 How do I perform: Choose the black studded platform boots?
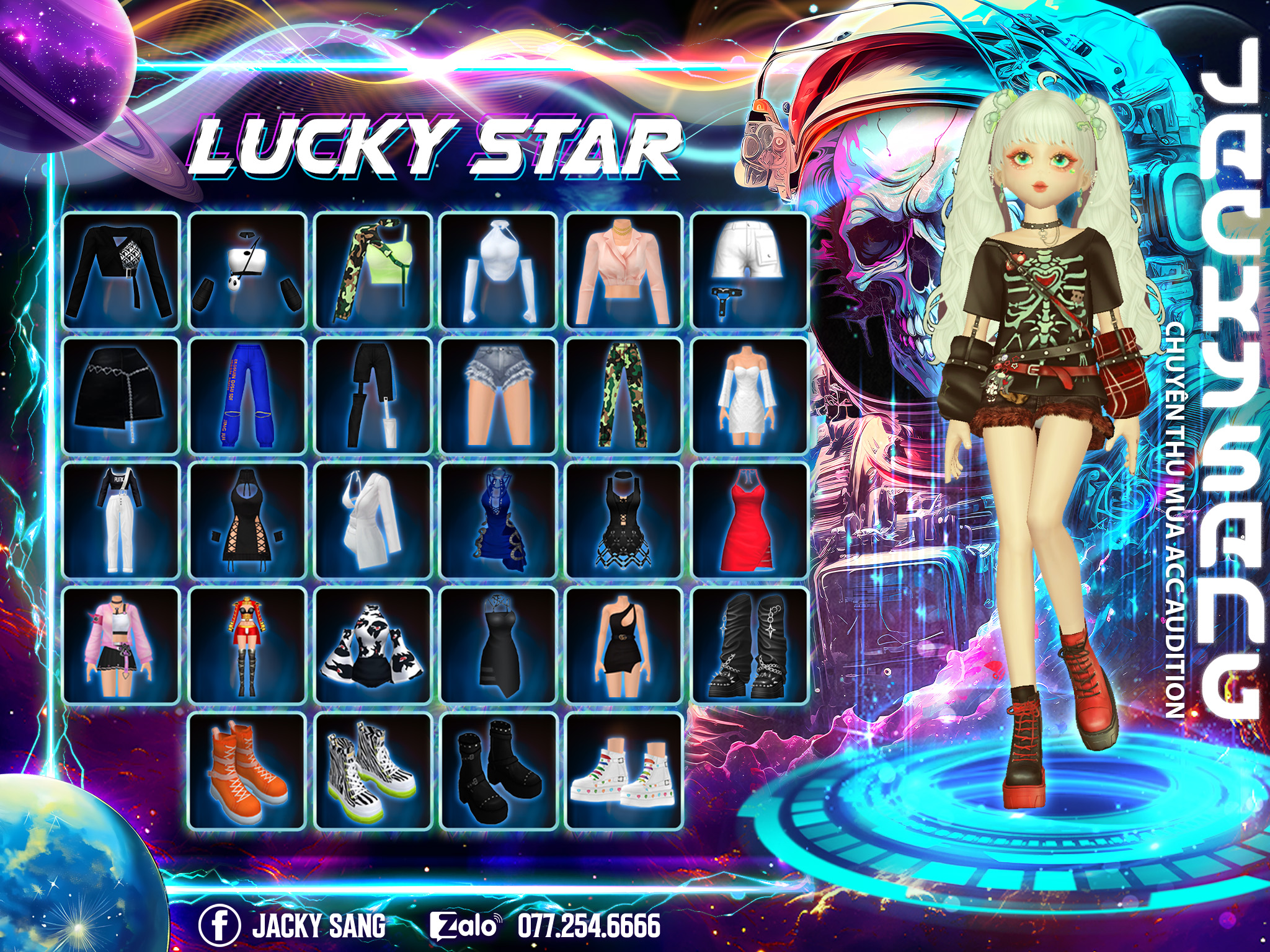(498, 770)
